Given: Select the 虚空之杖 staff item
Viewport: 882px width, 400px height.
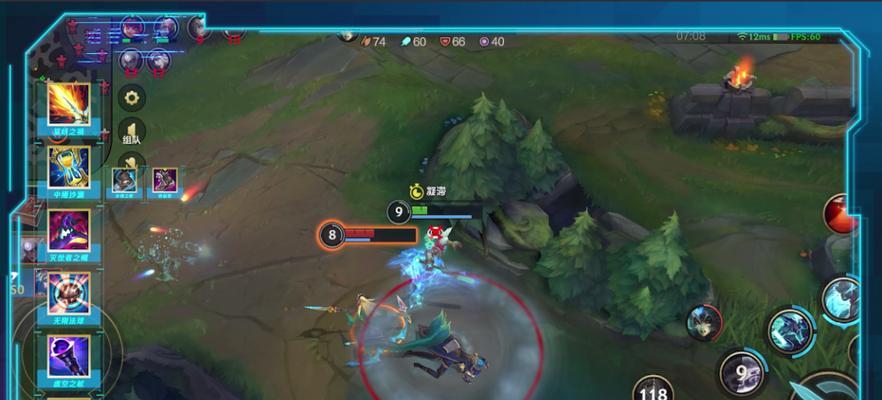Looking at the screenshot, I should (69, 356).
